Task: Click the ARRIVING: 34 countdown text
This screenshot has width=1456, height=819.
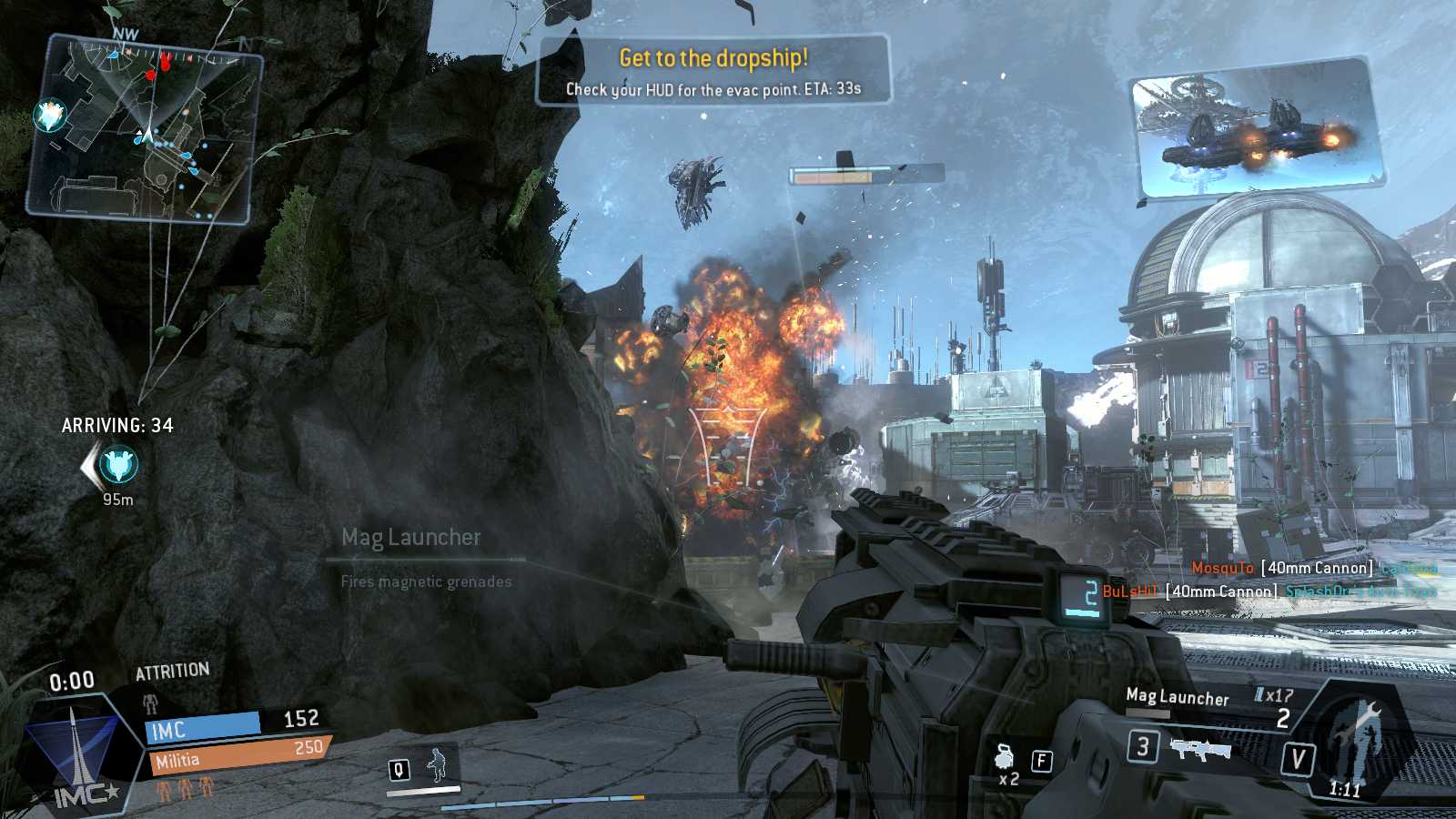Action: 119,424
